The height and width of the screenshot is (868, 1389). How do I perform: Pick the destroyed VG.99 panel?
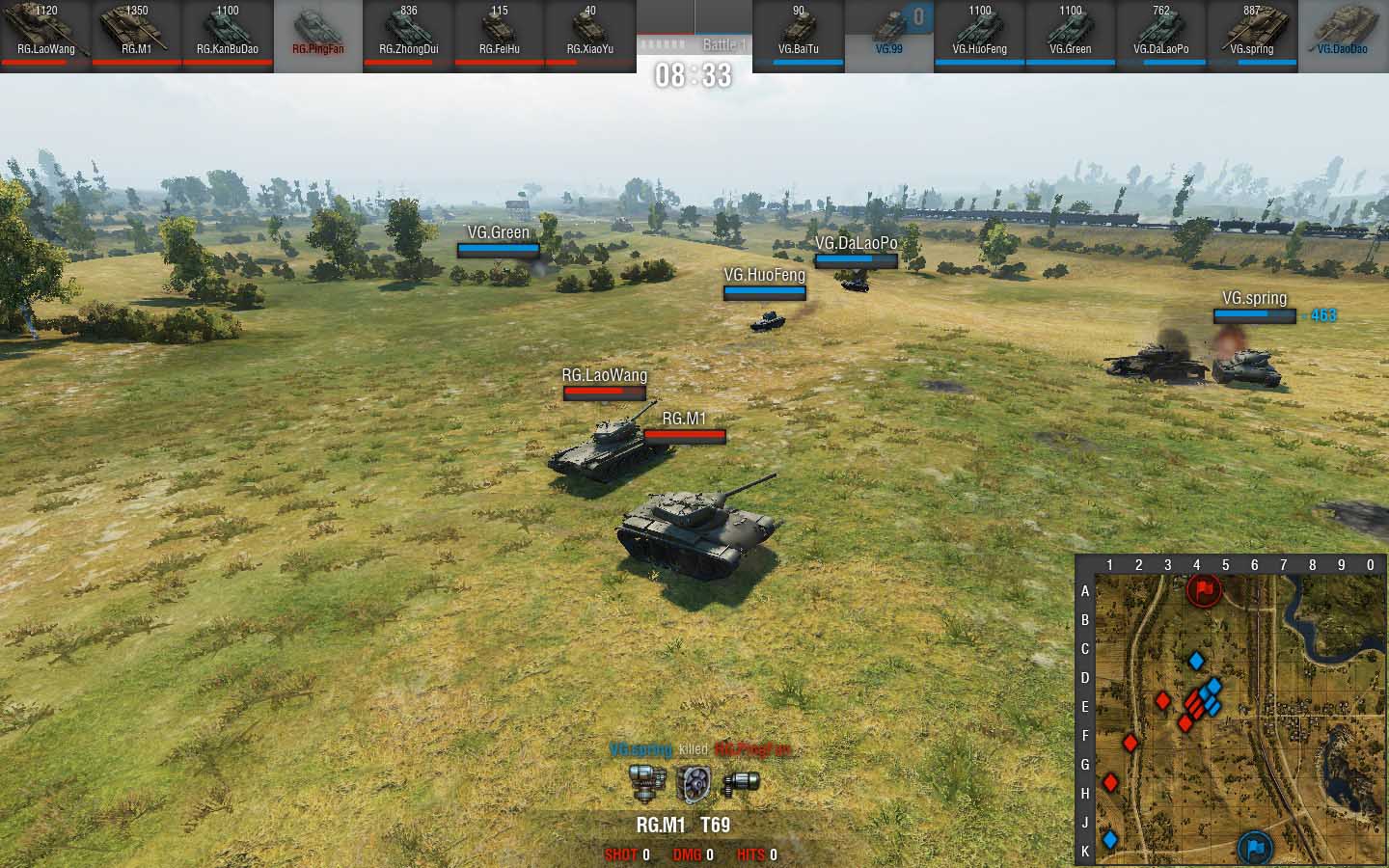pyautogui.click(x=888, y=35)
